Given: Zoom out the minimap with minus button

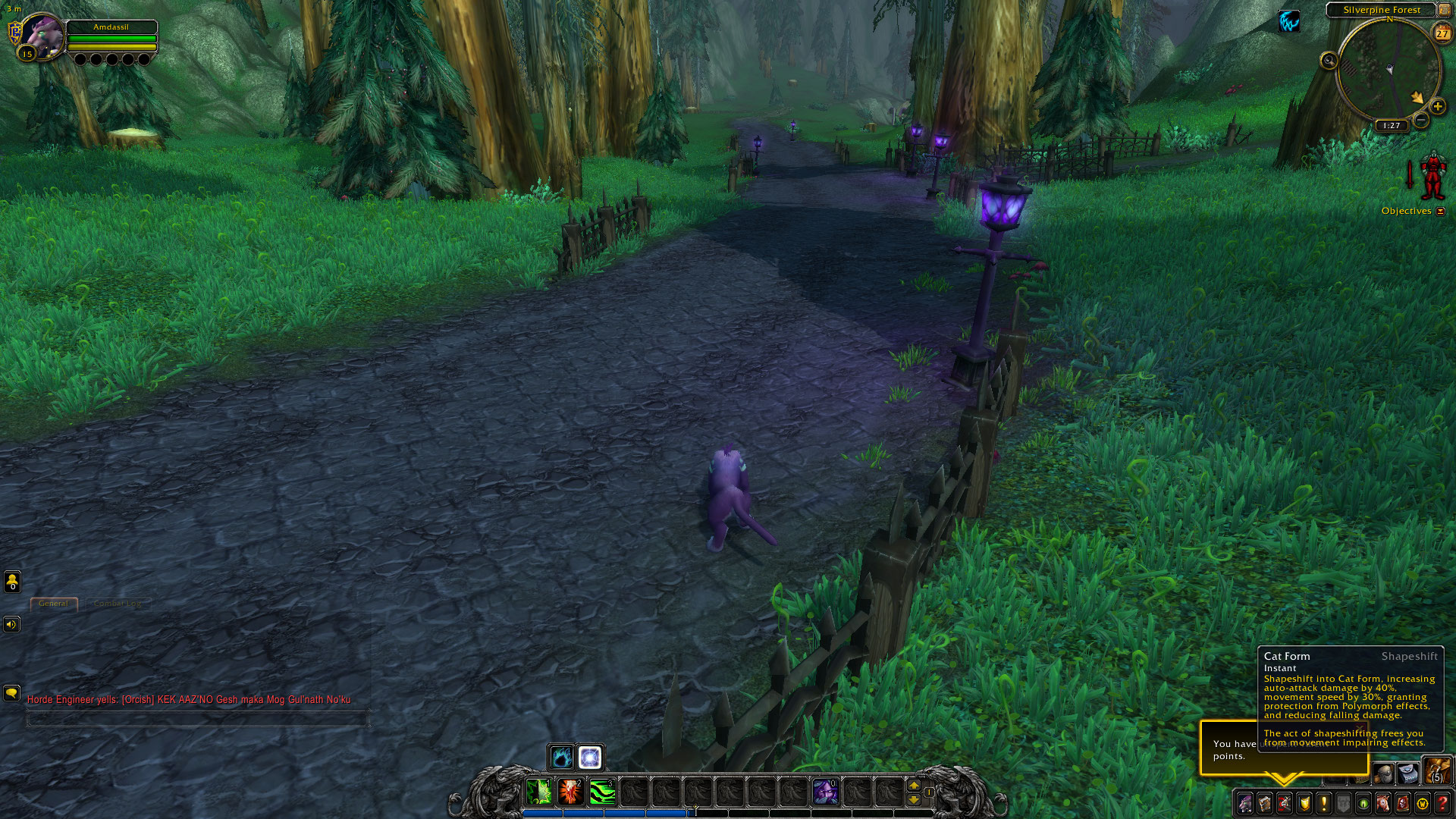Looking at the screenshot, I should [1421, 120].
